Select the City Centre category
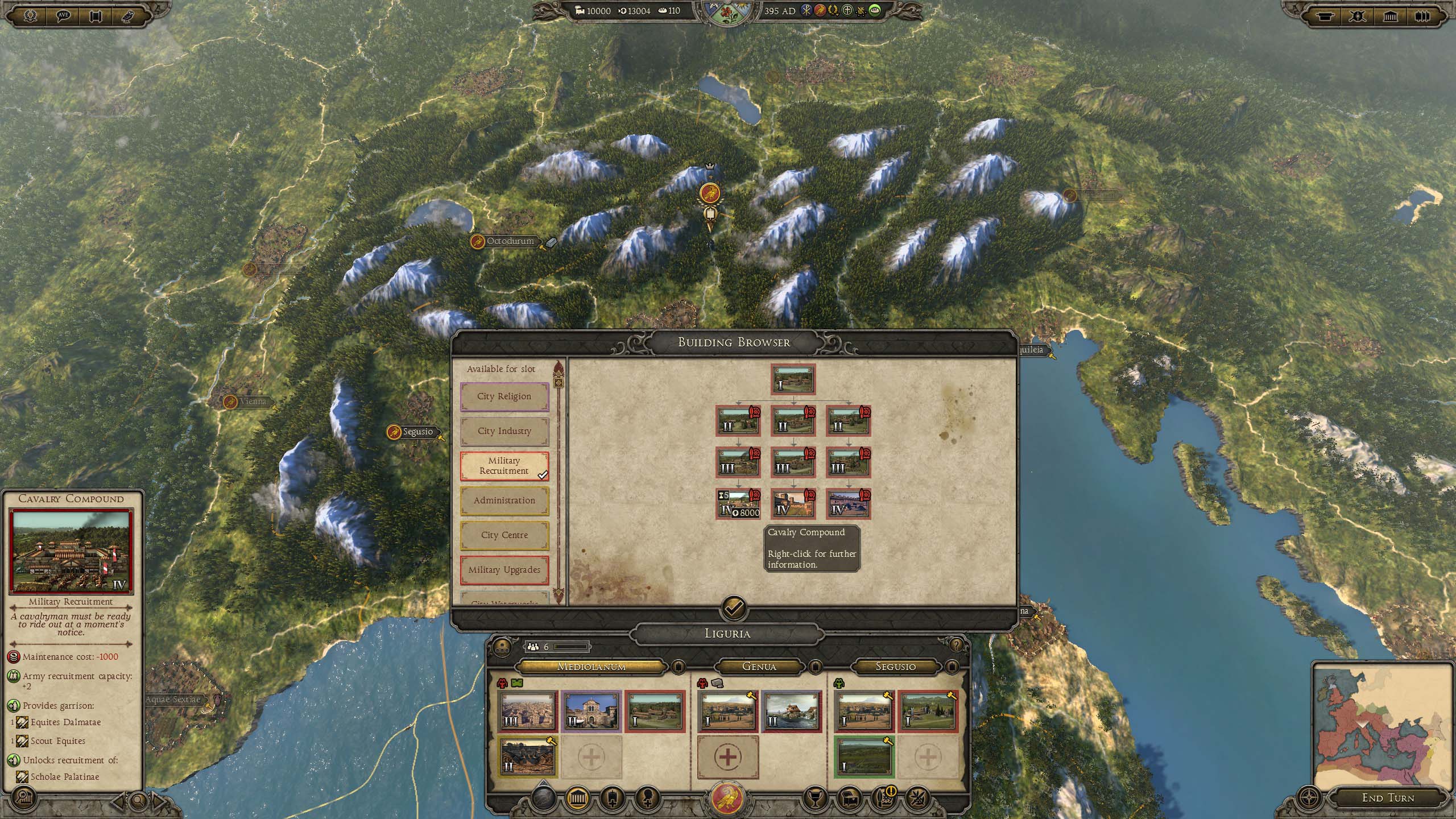This screenshot has height=819, width=1456. pyautogui.click(x=504, y=535)
